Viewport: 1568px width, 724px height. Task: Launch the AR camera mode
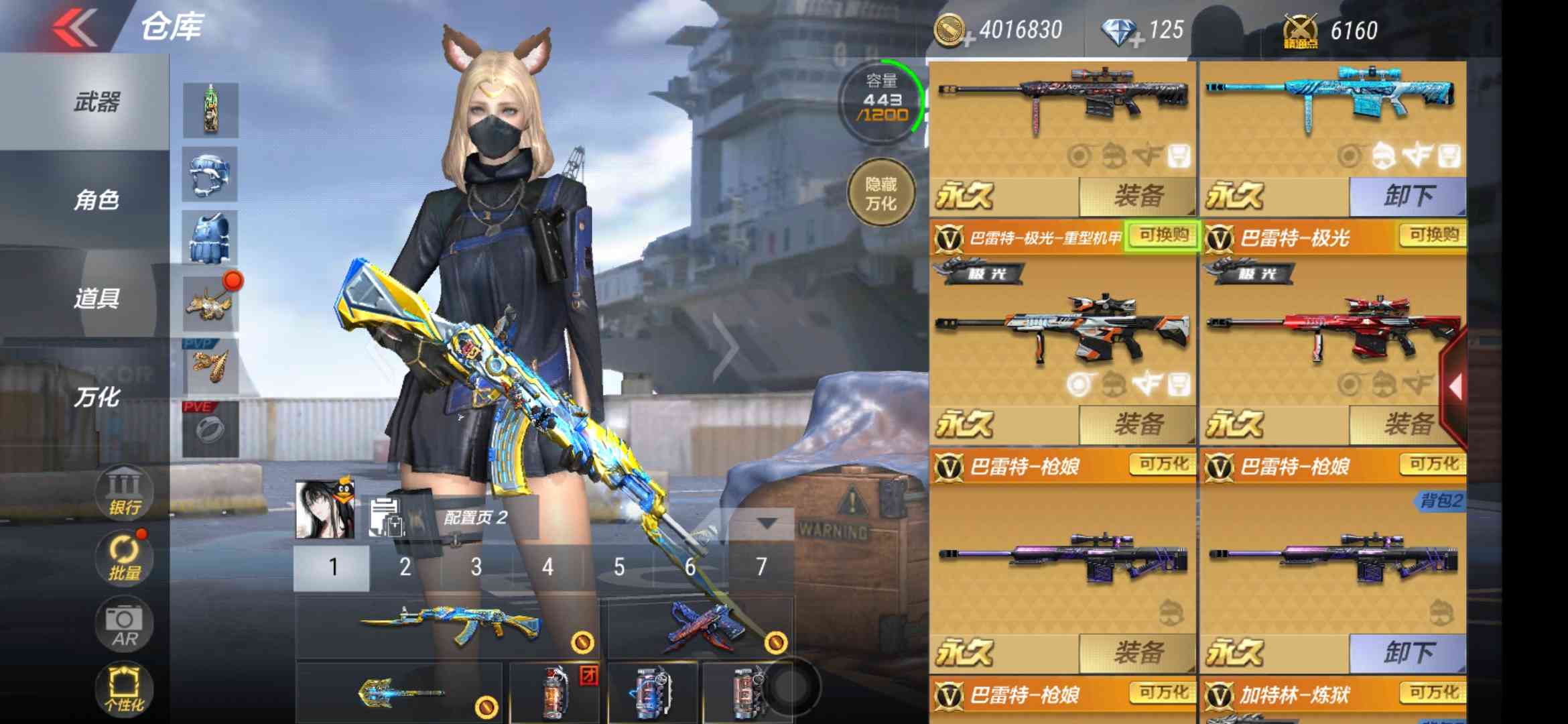tap(125, 625)
